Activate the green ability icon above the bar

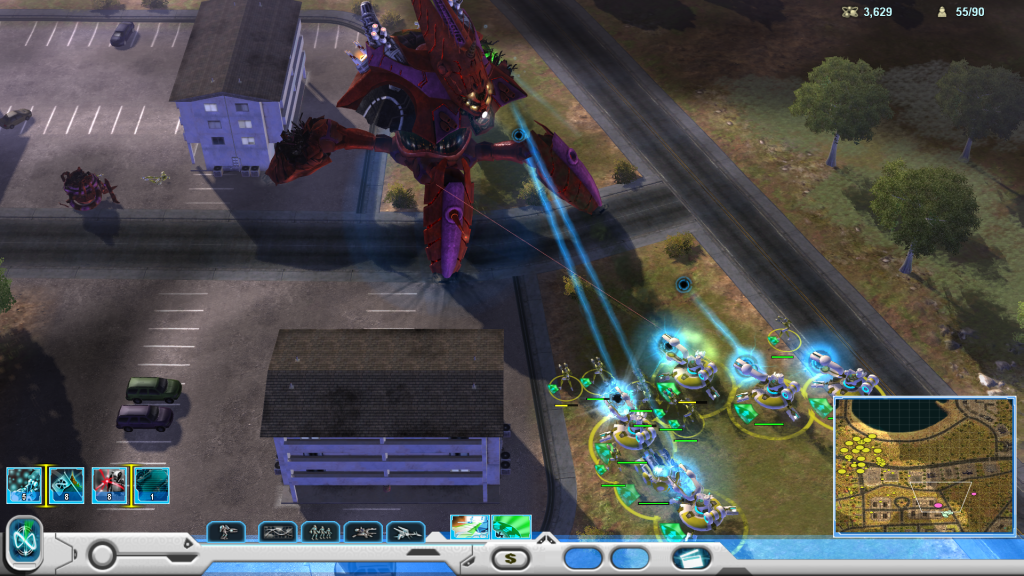click(511, 526)
